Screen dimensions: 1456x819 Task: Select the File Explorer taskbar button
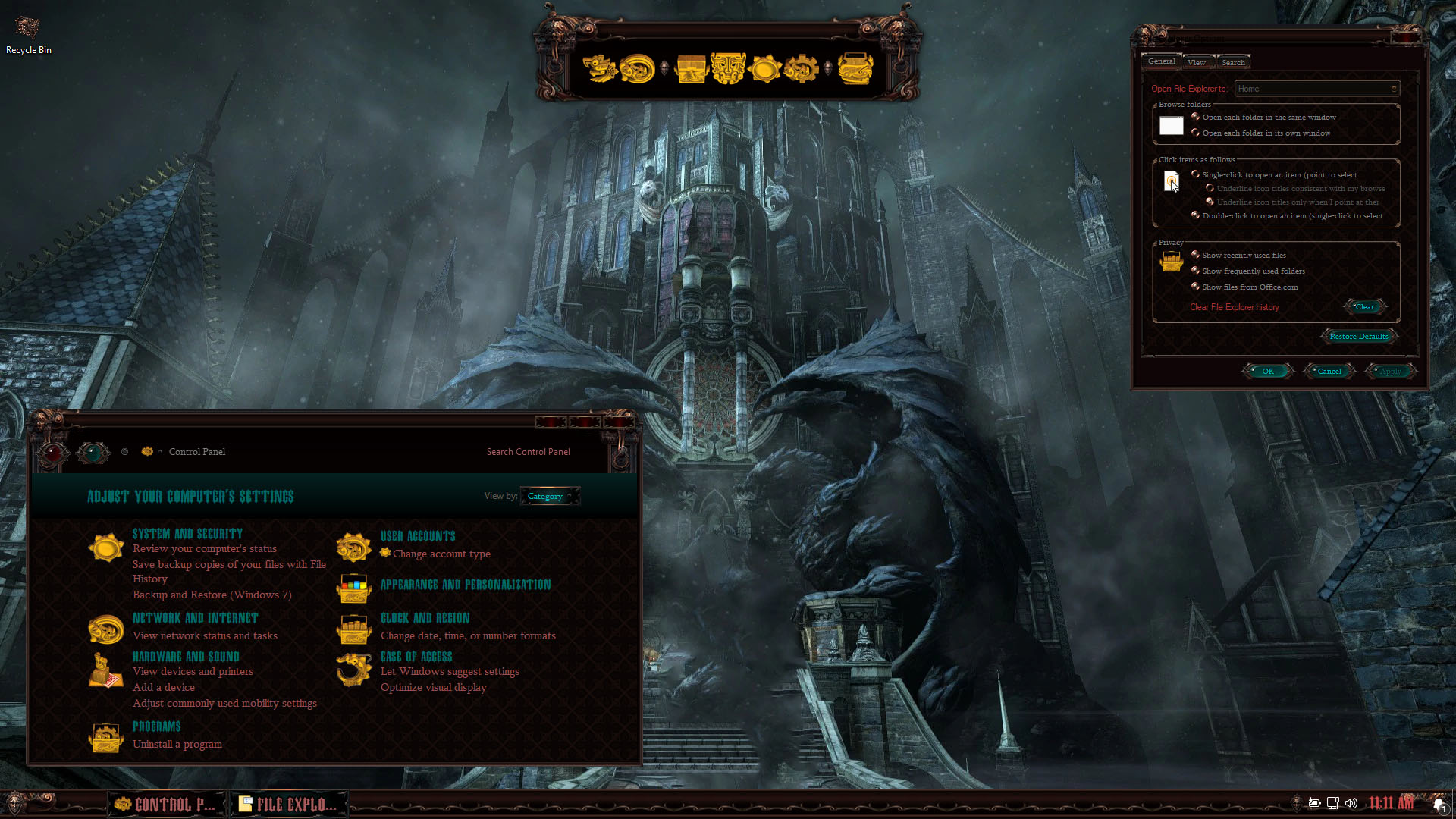pyautogui.click(x=289, y=804)
